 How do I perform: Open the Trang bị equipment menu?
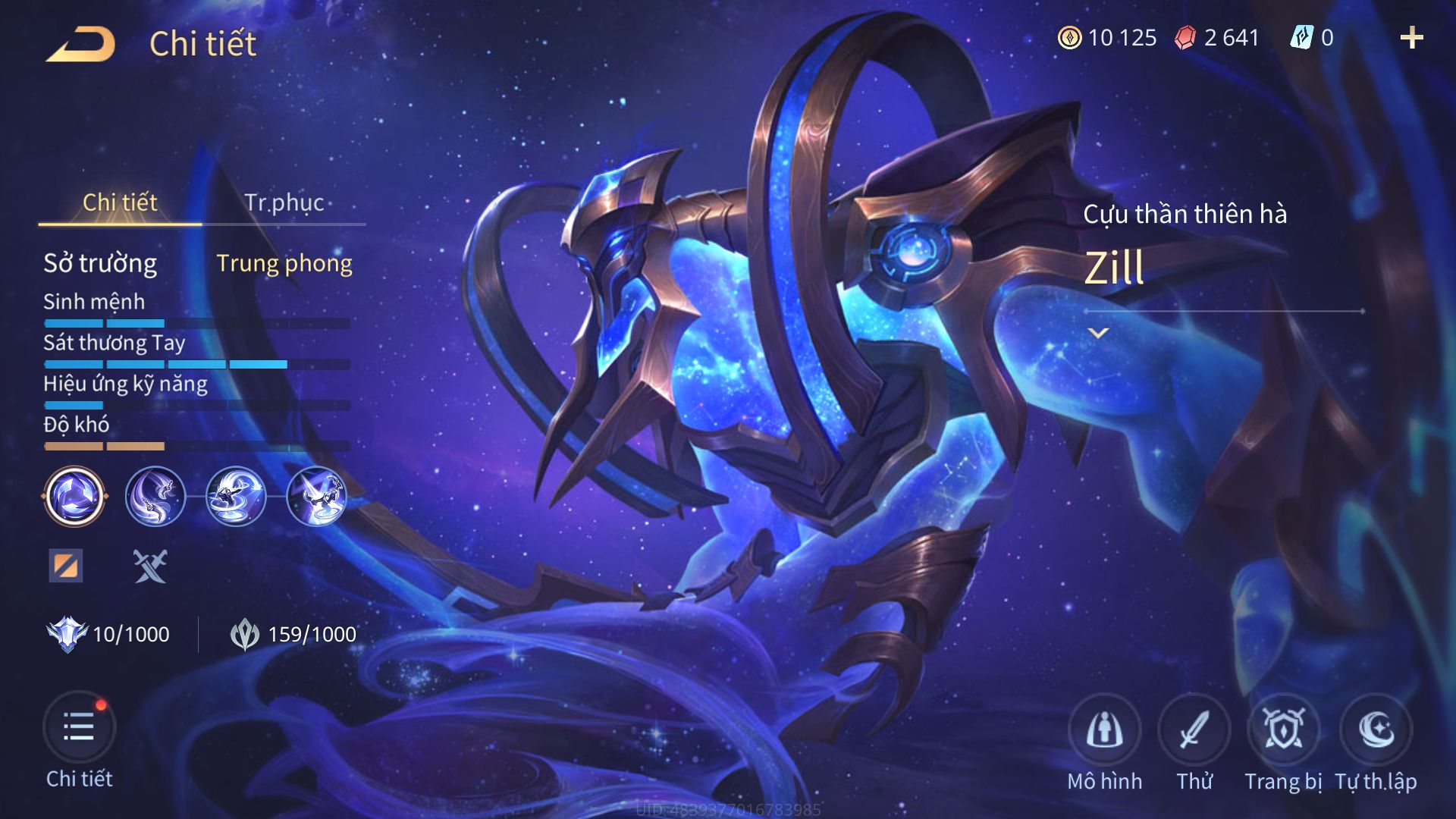pyautogui.click(x=1283, y=730)
